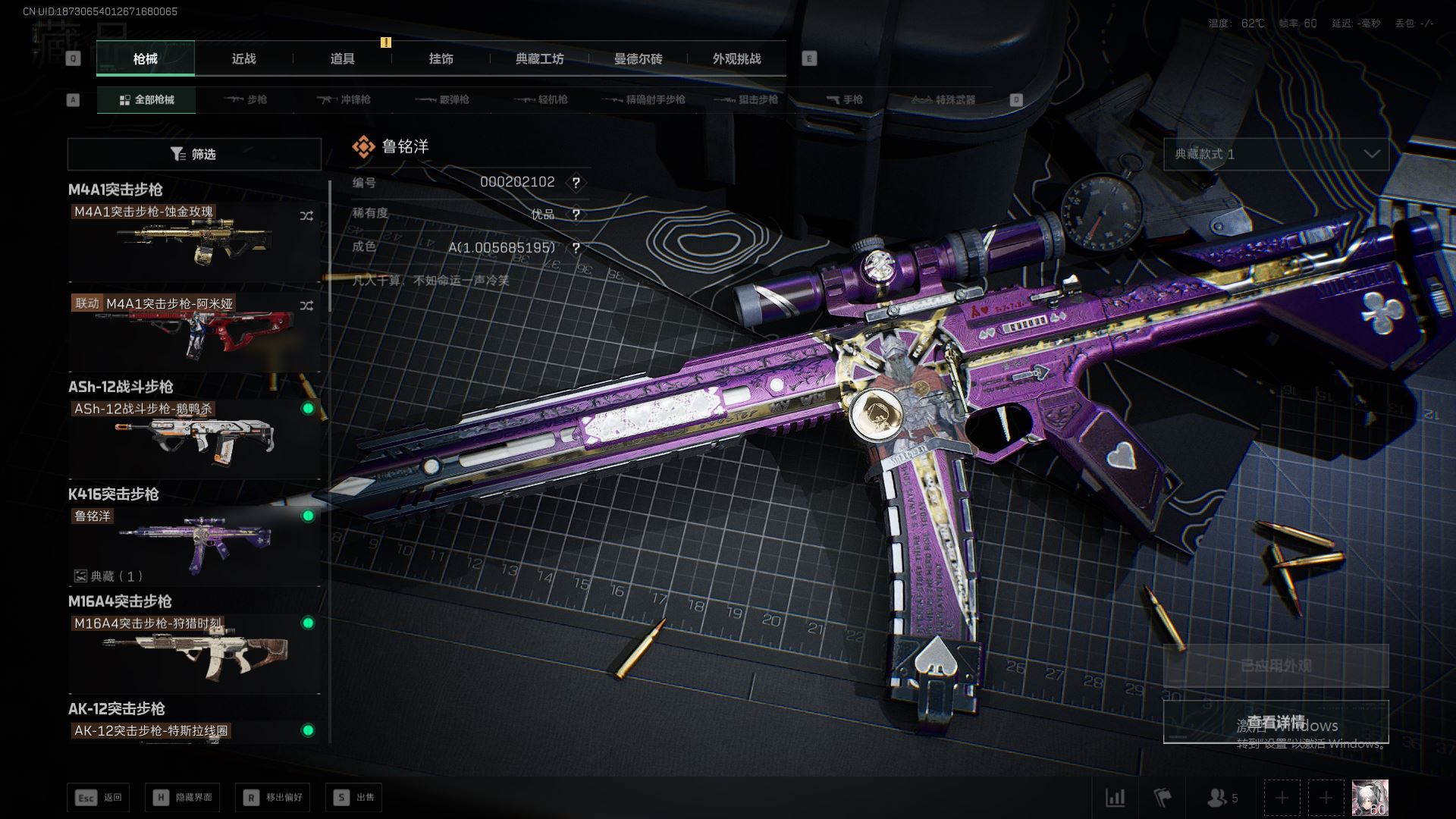Show the 成色 wear help tooltip
1456x819 pixels.
(576, 248)
